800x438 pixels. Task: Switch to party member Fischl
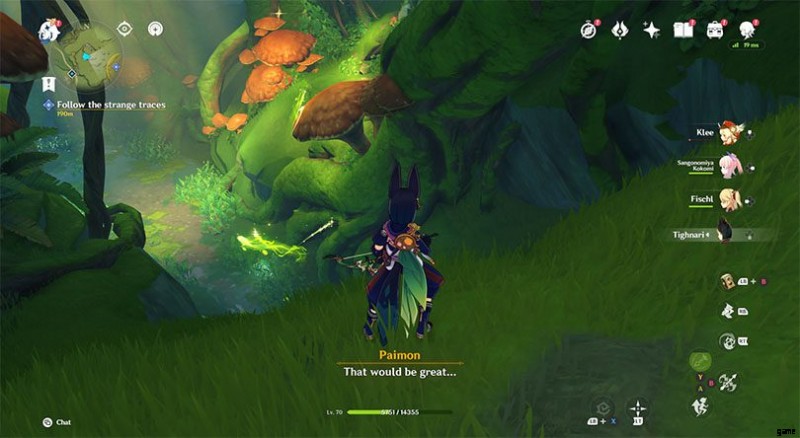click(729, 199)
